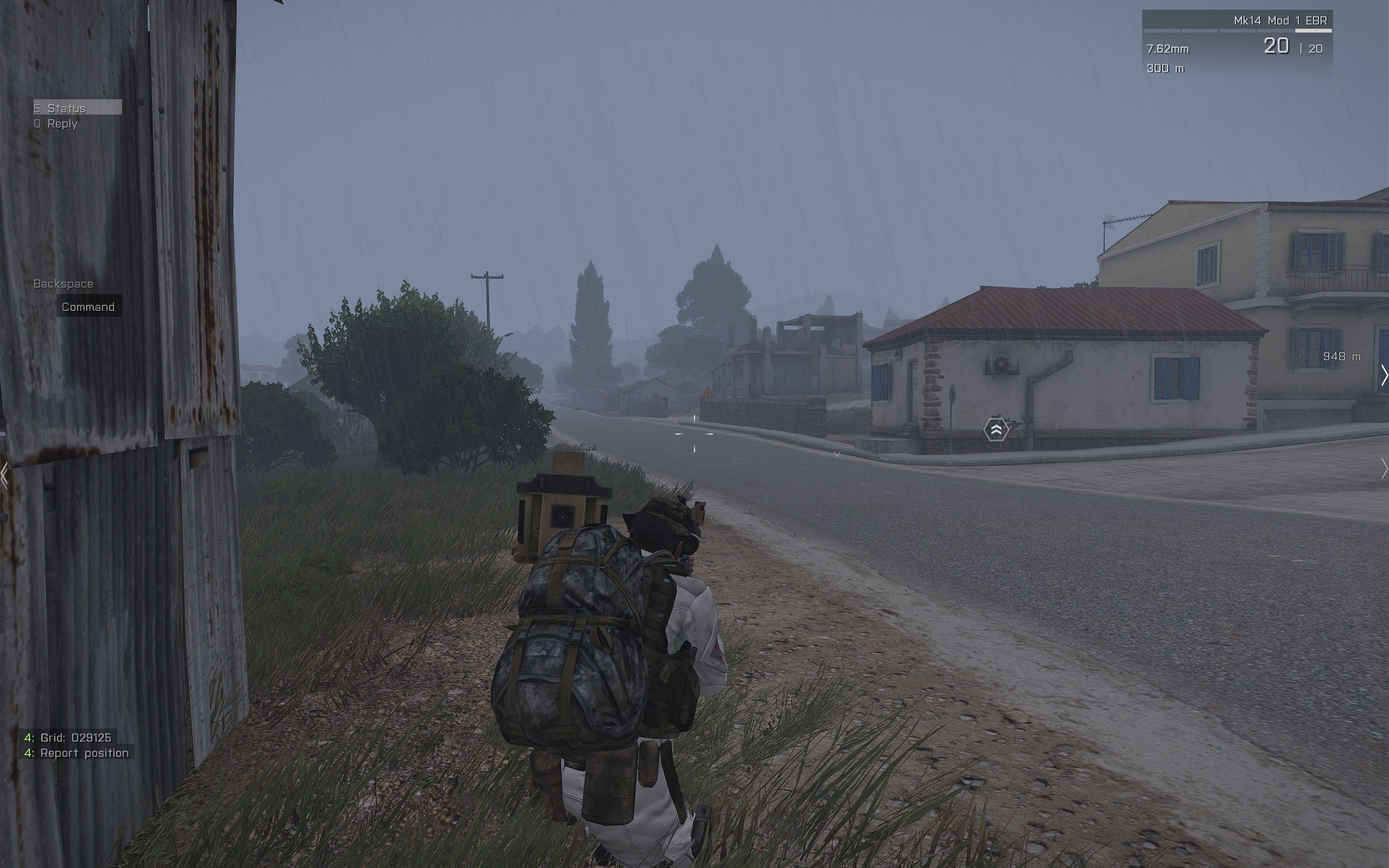Select the squad member hexagon marker

[x=996, y=430]
